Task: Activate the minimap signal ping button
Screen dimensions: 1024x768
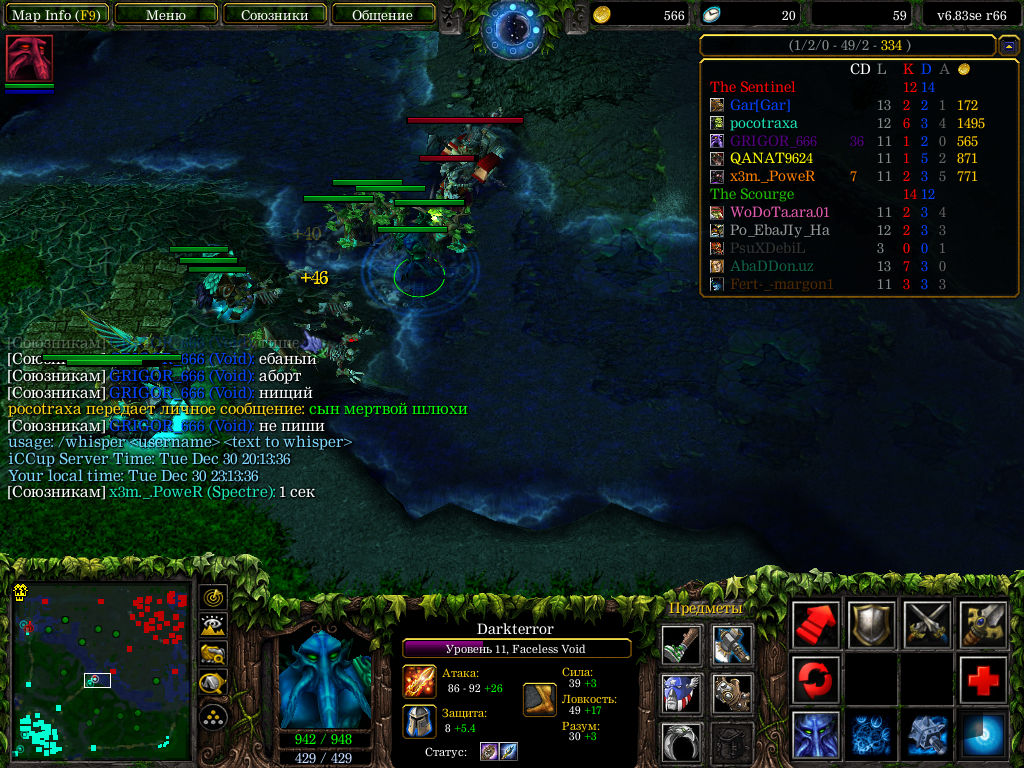Action: 213,597
